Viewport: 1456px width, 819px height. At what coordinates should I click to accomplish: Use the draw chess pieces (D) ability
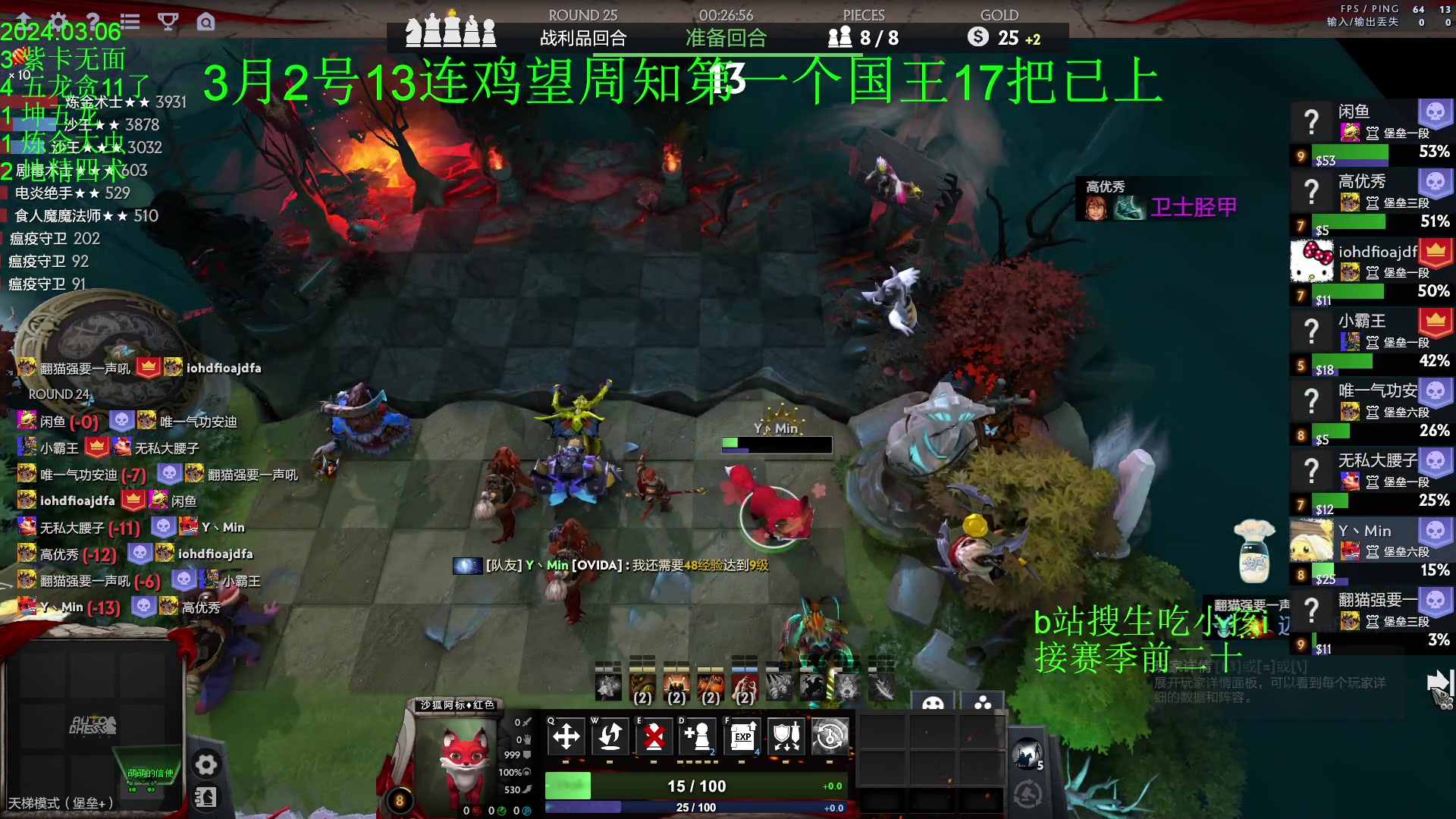coord(698,736)
